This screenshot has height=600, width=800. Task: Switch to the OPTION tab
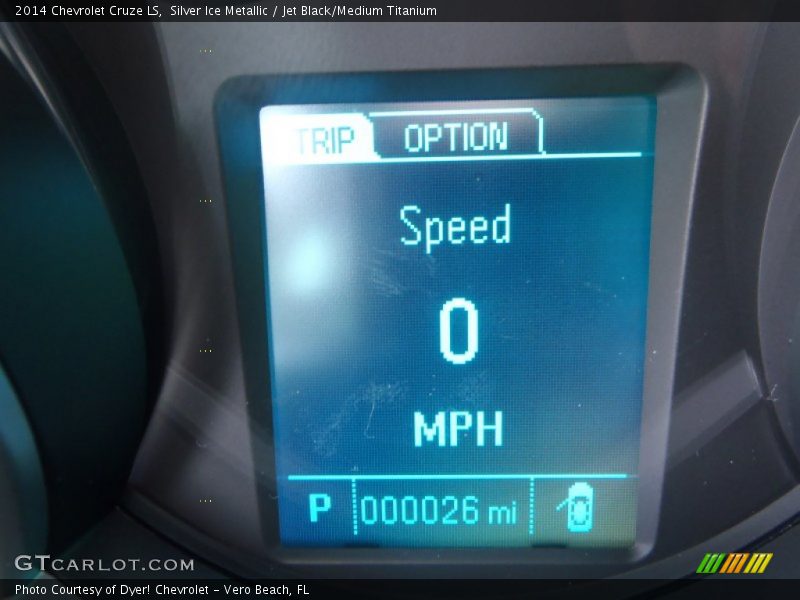coord(456,136)
